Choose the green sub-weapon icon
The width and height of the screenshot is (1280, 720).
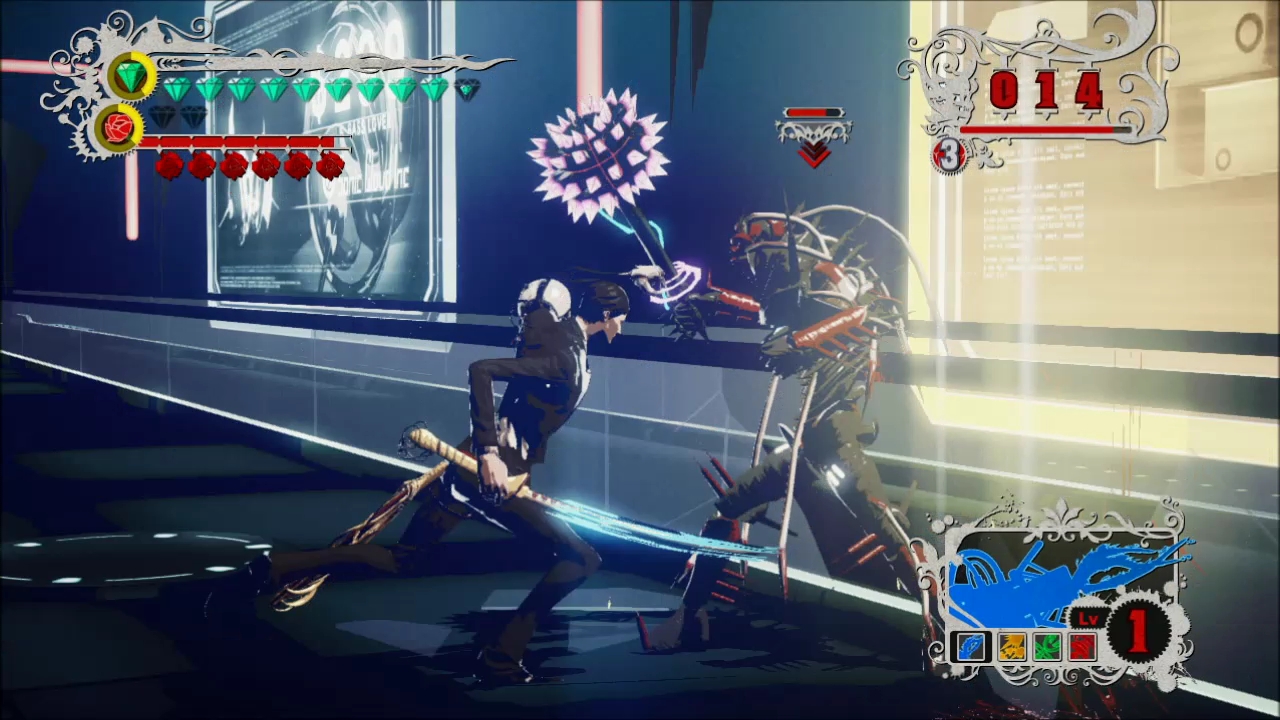point(1047,647)
